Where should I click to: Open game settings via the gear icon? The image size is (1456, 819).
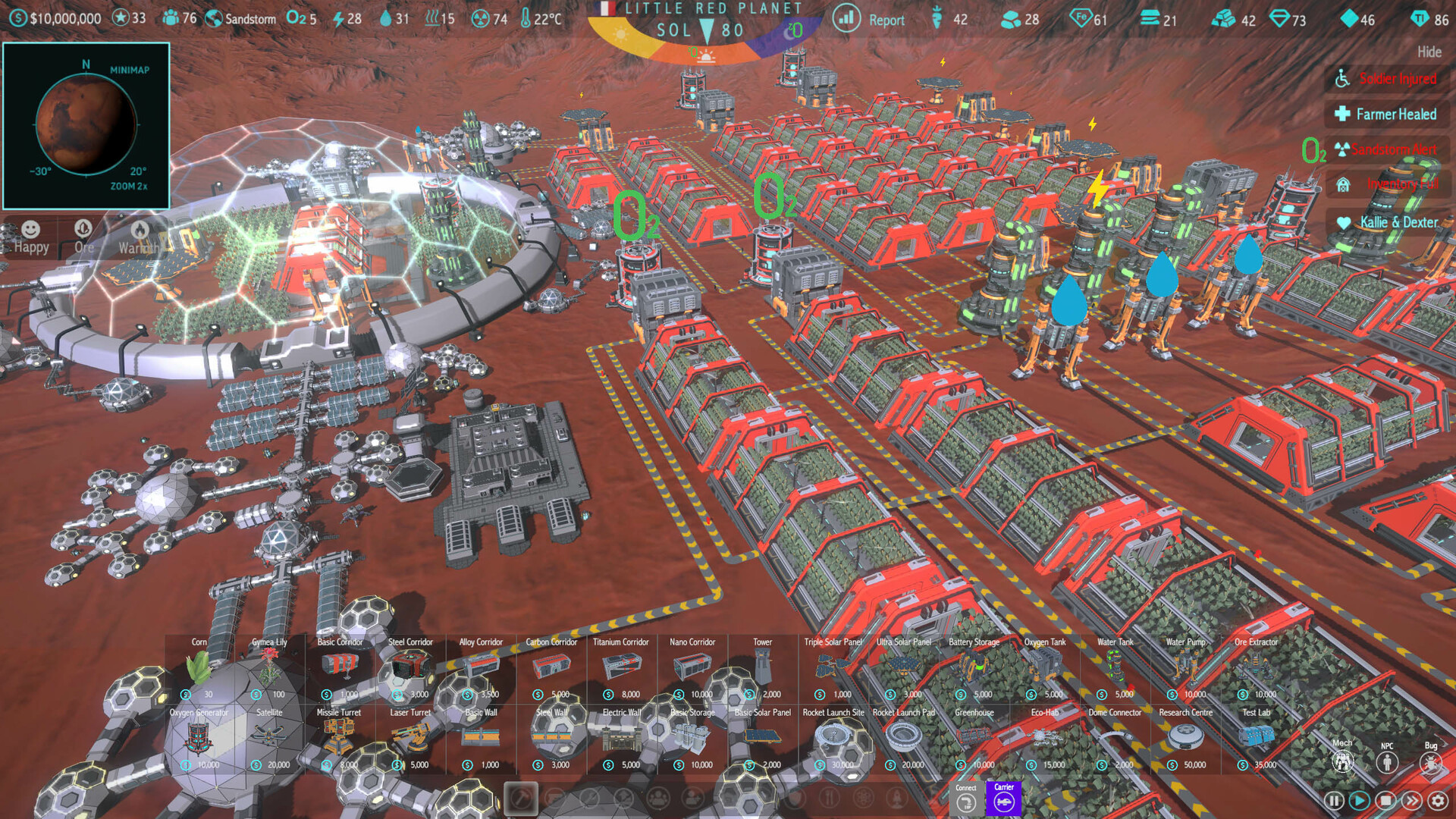1439,799
